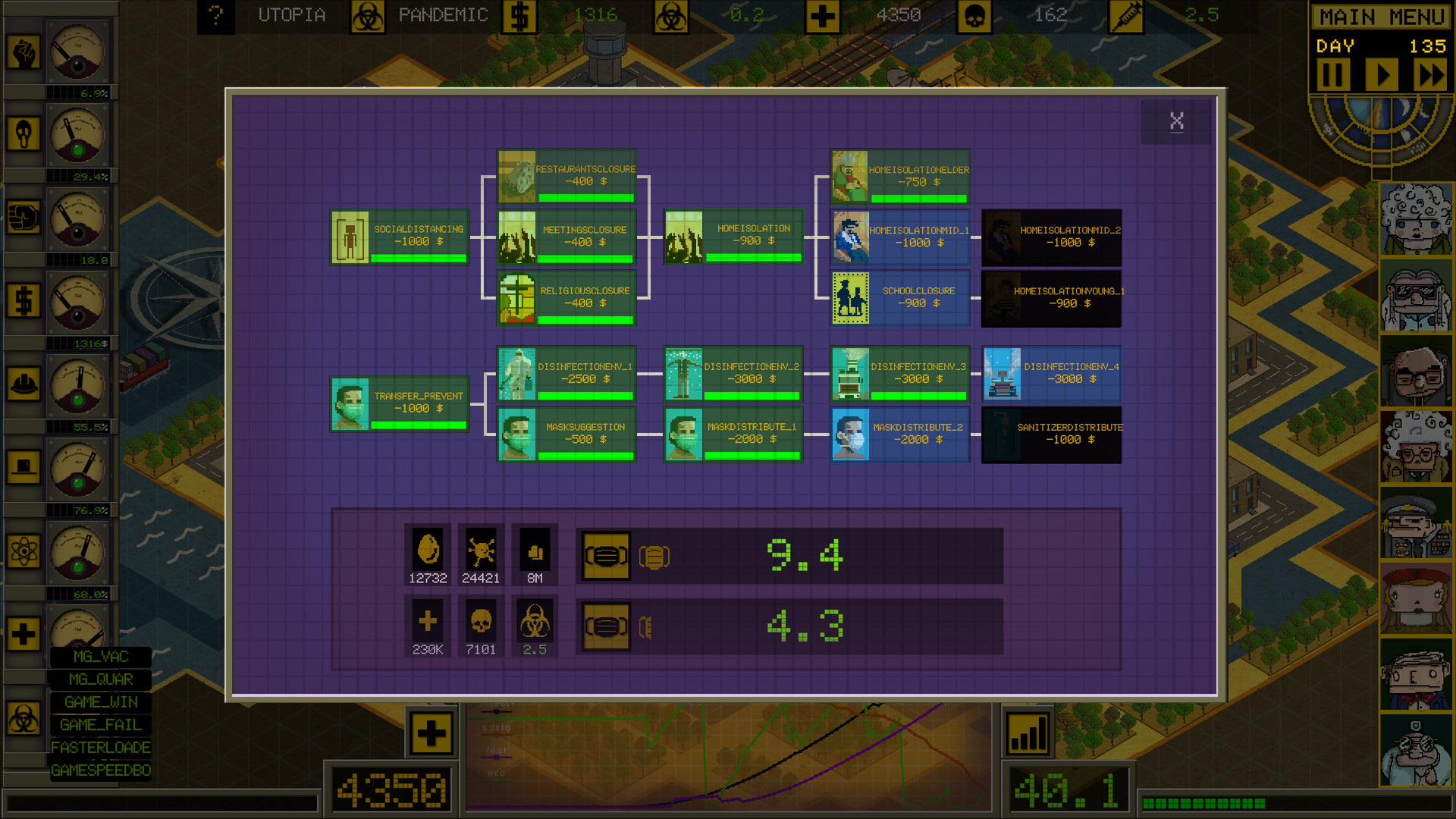
Task: Click the SOCIALDISTANCING green progress bar
Action: coord(416,256)
